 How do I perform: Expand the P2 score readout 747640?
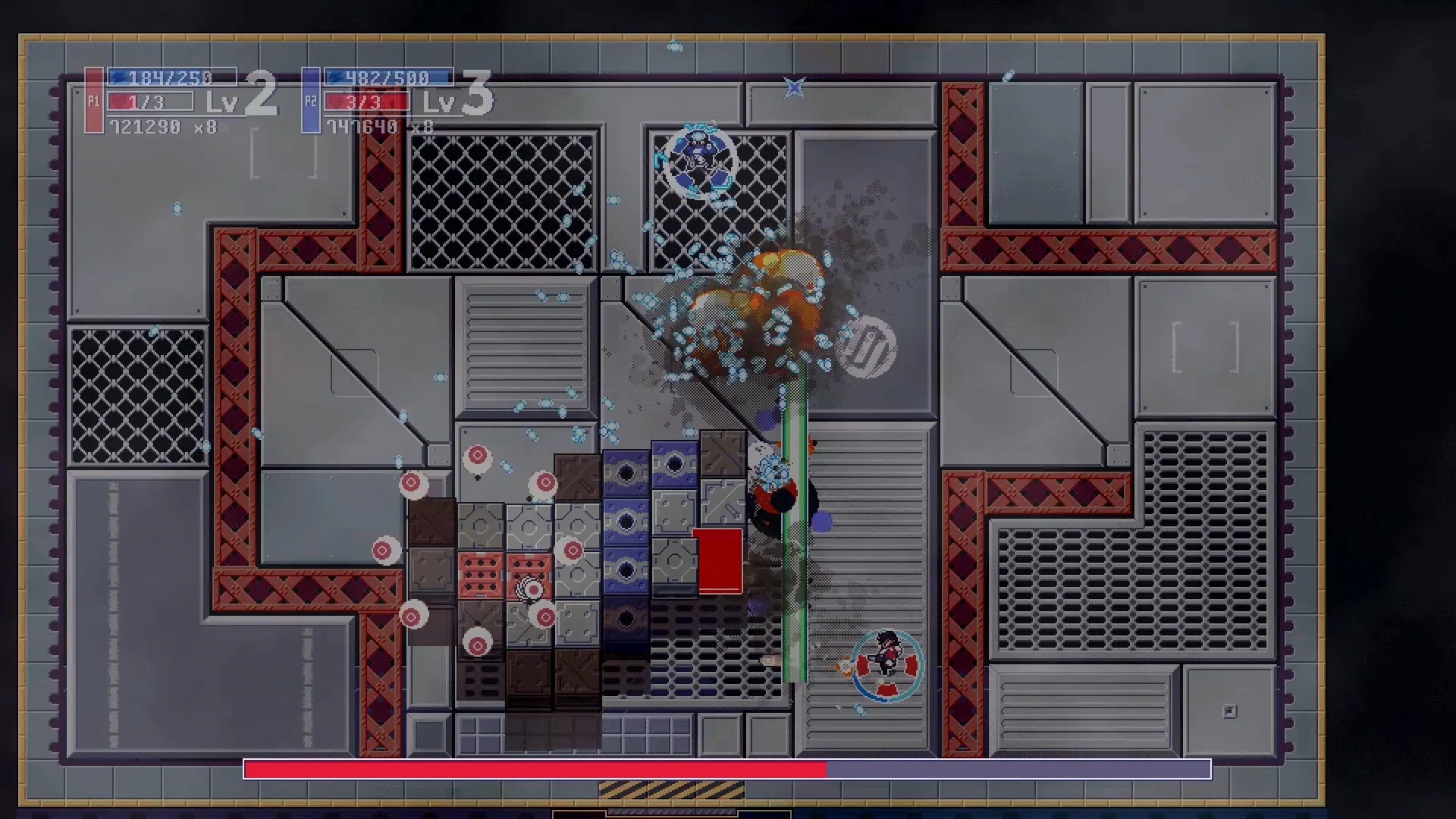pyautogui.click(x=362, y=127)
